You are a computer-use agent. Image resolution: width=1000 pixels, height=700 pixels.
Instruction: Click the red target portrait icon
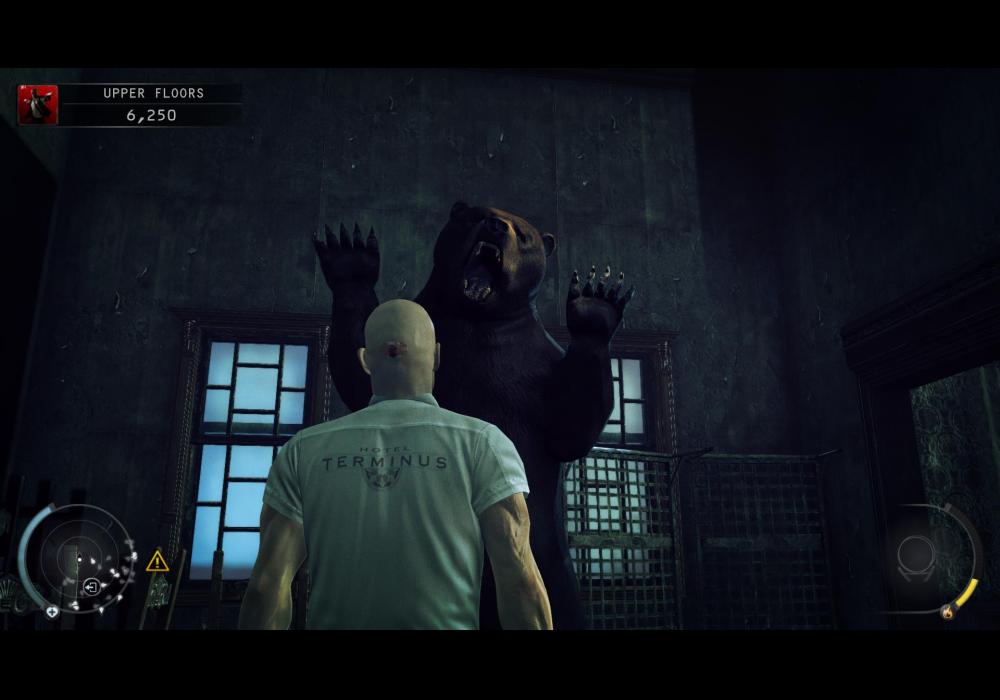tap(38, 105)
